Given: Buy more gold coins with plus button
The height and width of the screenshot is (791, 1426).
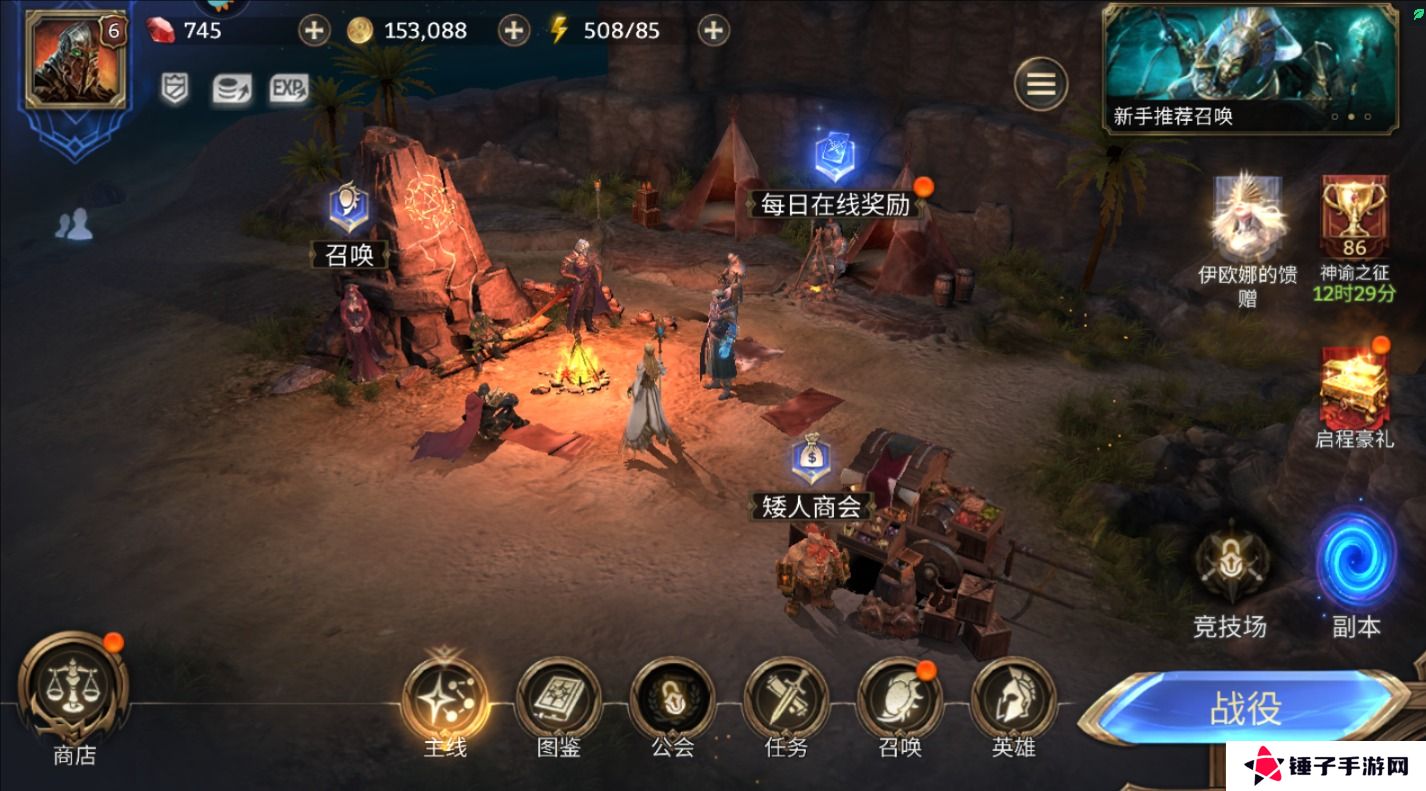Looking at the screenshot, I should 513,30.
